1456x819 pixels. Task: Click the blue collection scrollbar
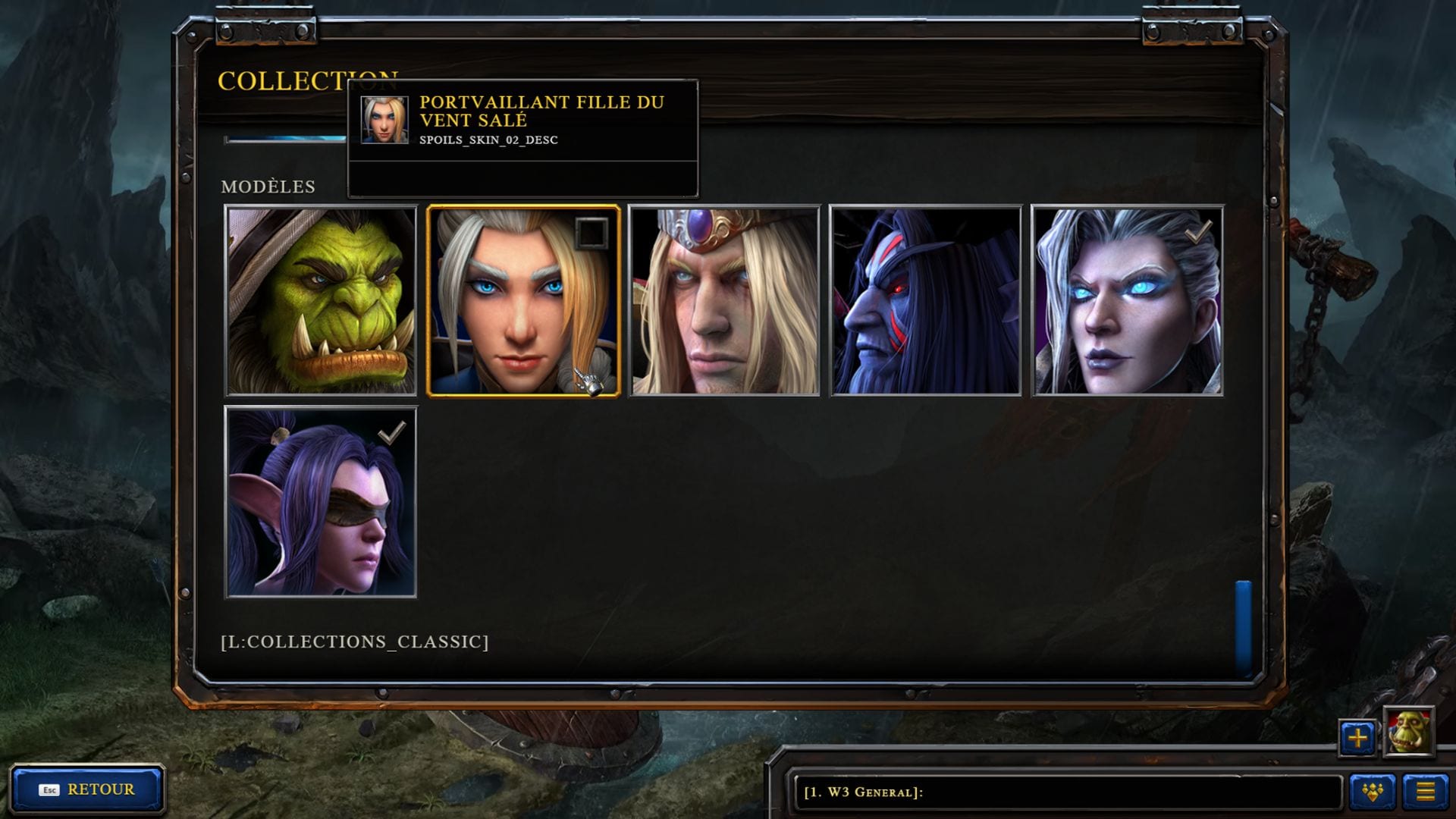coord(1243,626)
